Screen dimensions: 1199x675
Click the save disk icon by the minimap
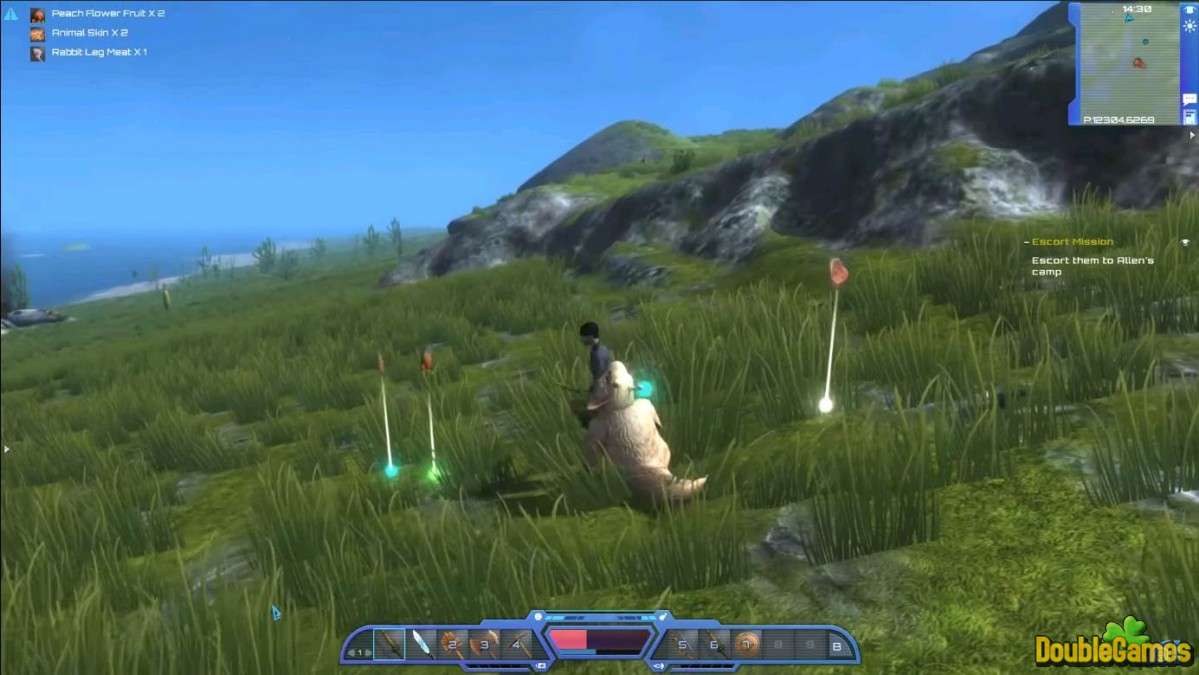(x=1190, y=117)
